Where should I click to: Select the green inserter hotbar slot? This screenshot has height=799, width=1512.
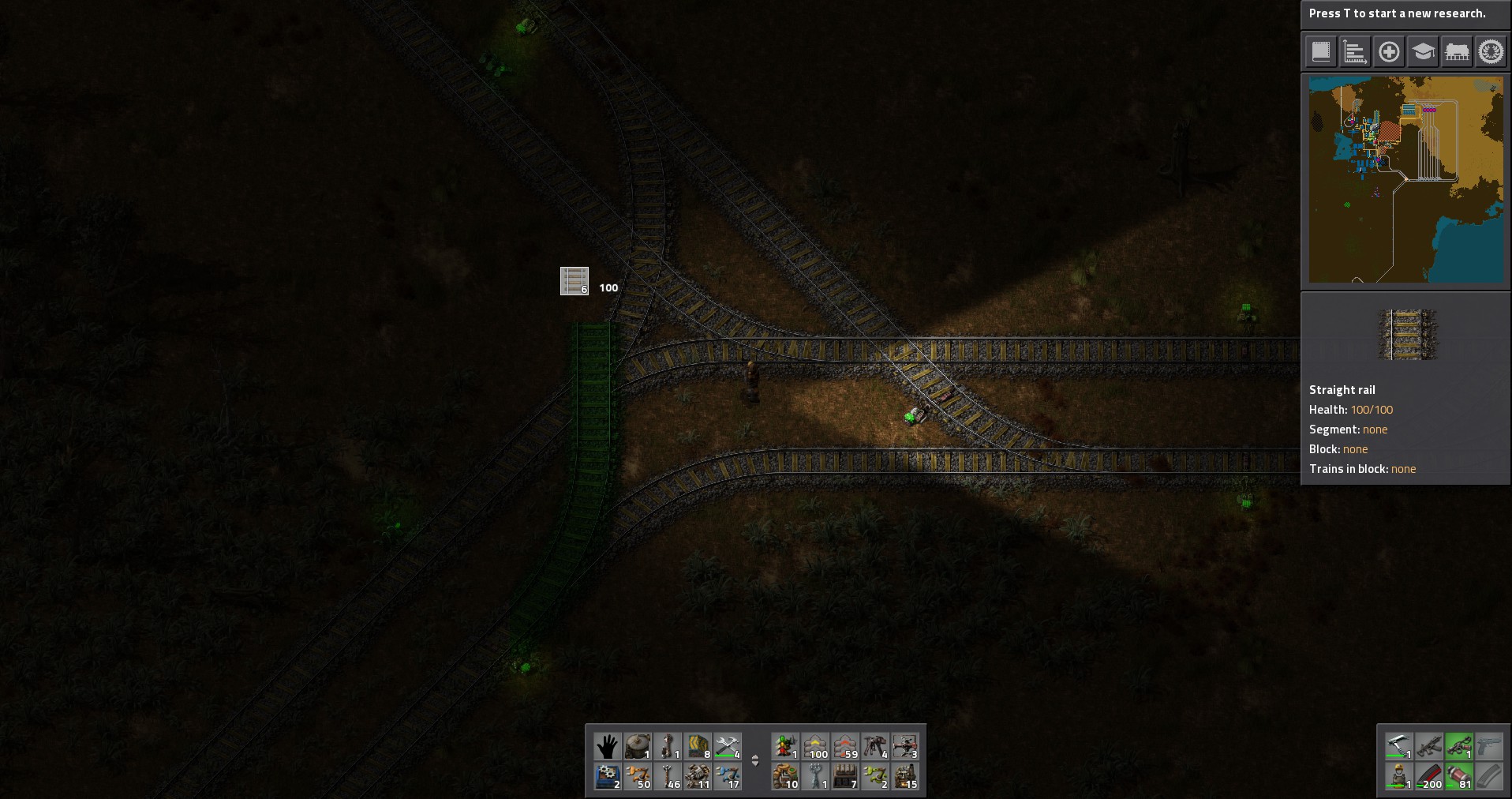point(875,777)
